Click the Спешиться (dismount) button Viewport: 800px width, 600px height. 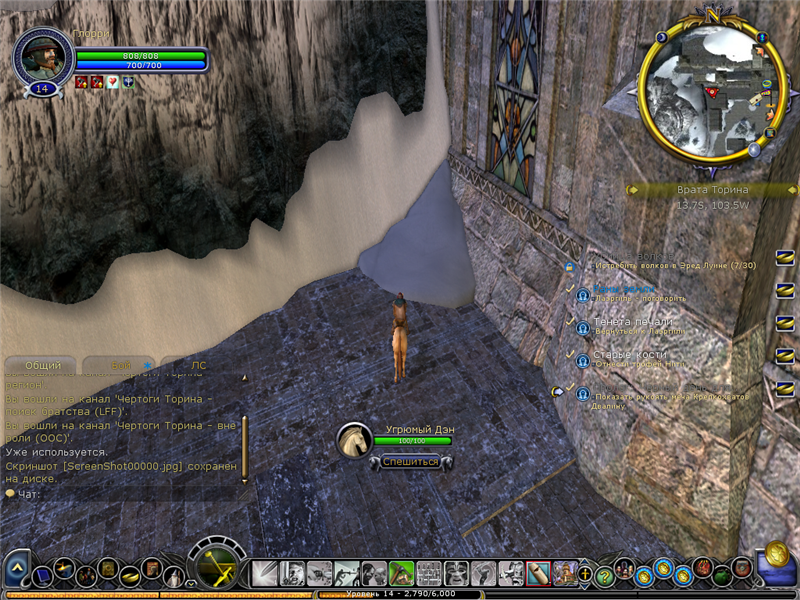(410, 462)
